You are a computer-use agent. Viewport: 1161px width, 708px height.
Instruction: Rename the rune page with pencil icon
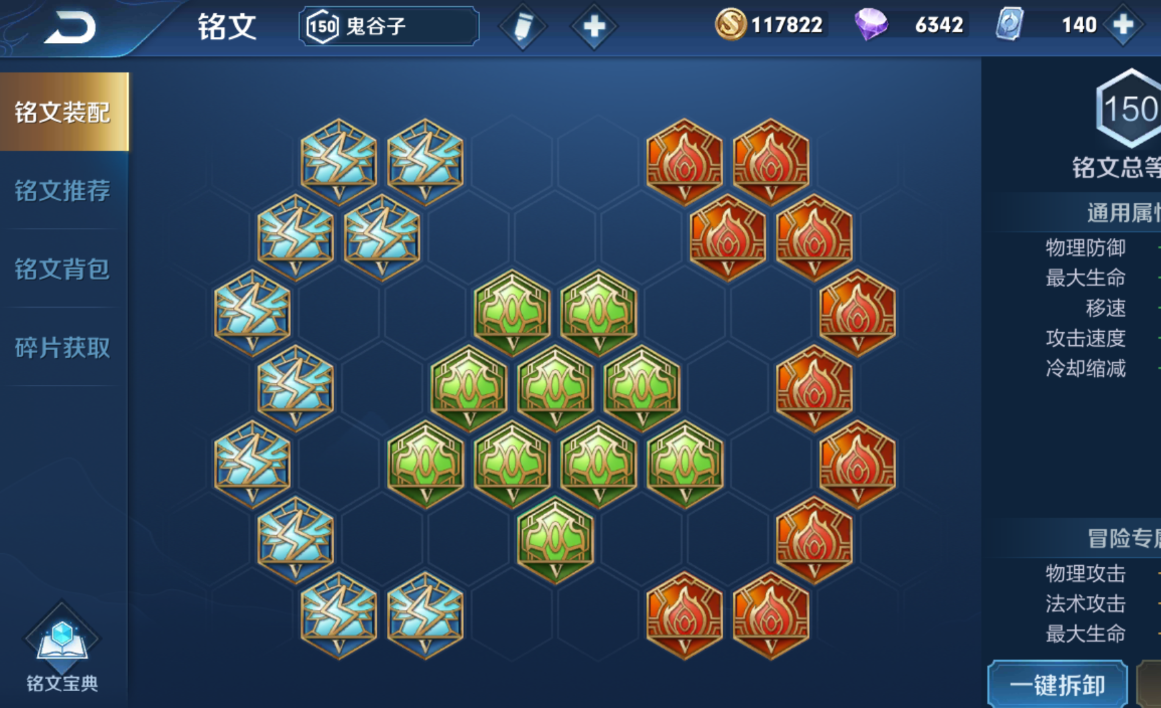point(522,27)
